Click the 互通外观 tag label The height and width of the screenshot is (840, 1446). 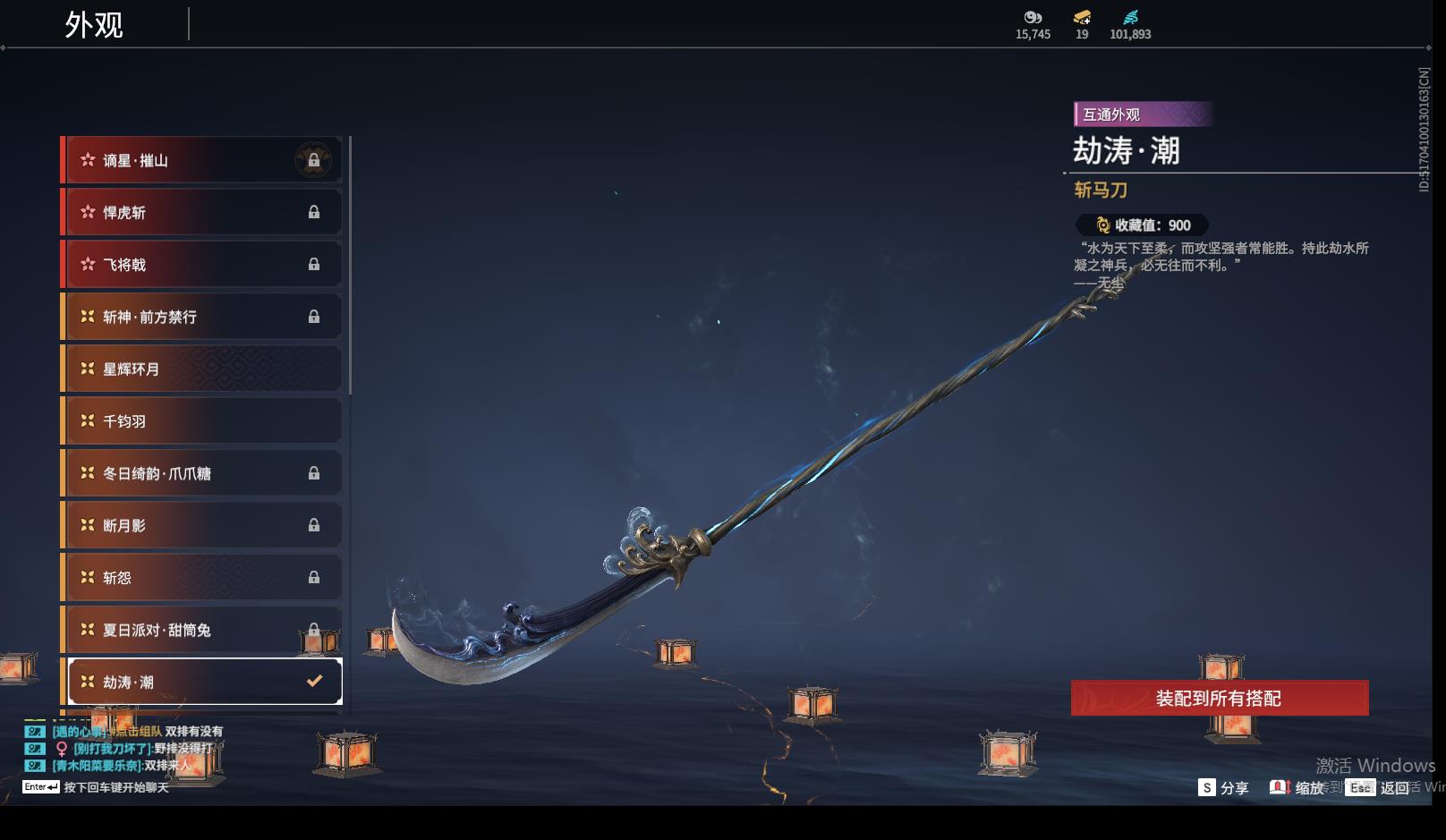tap(1111, 115)
